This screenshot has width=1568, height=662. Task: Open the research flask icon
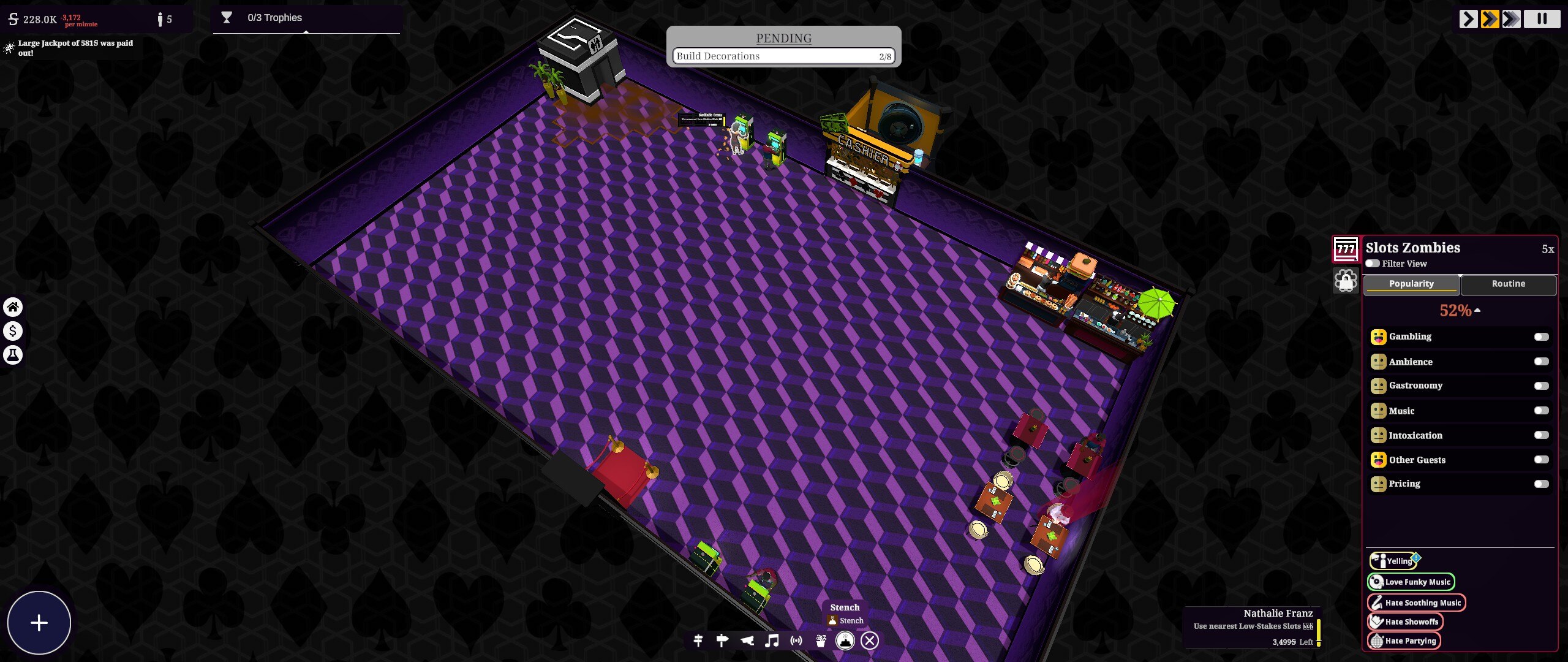(x=13, y=354)
